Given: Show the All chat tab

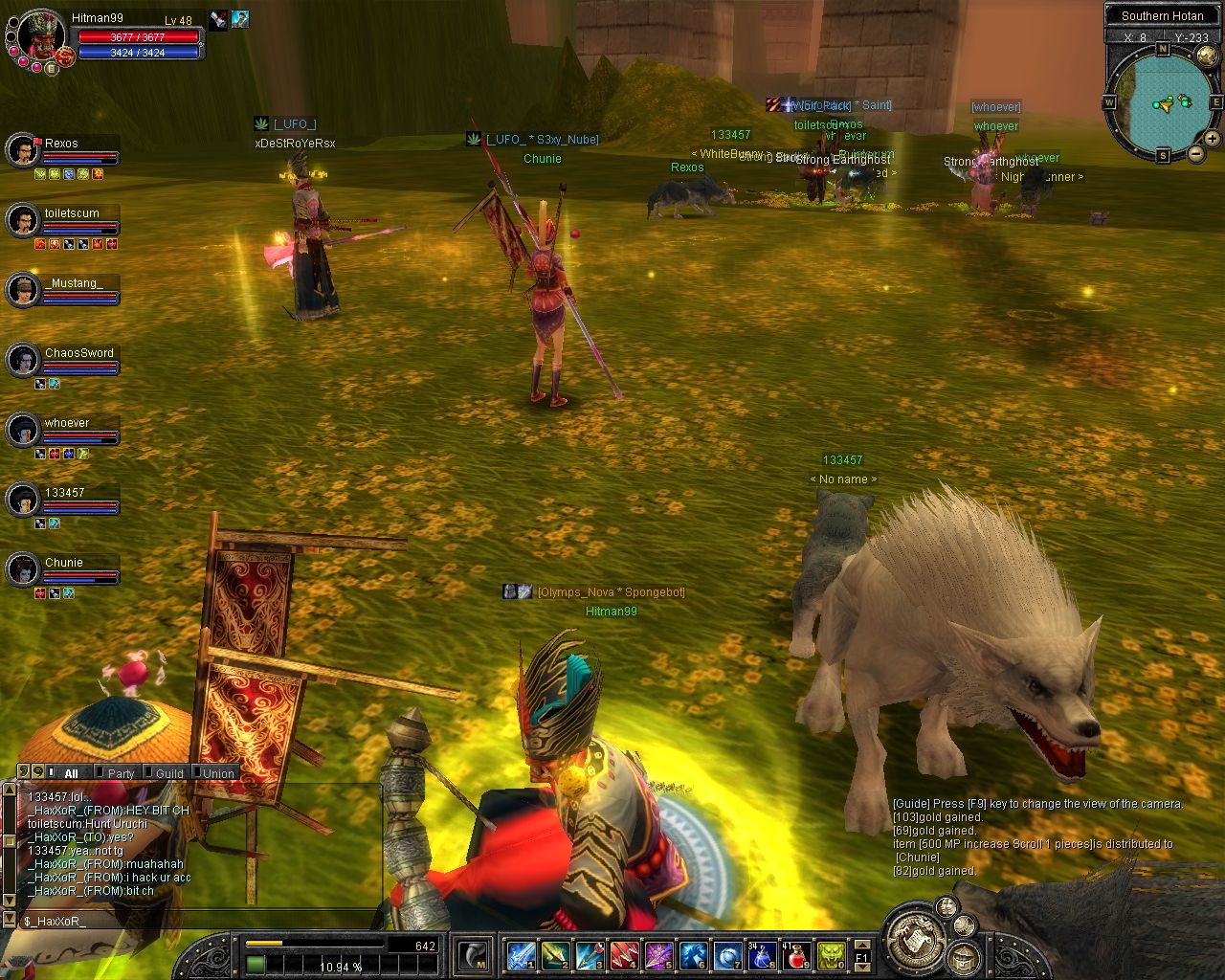Looking at the screenshot, I should (x=71, y=773).
